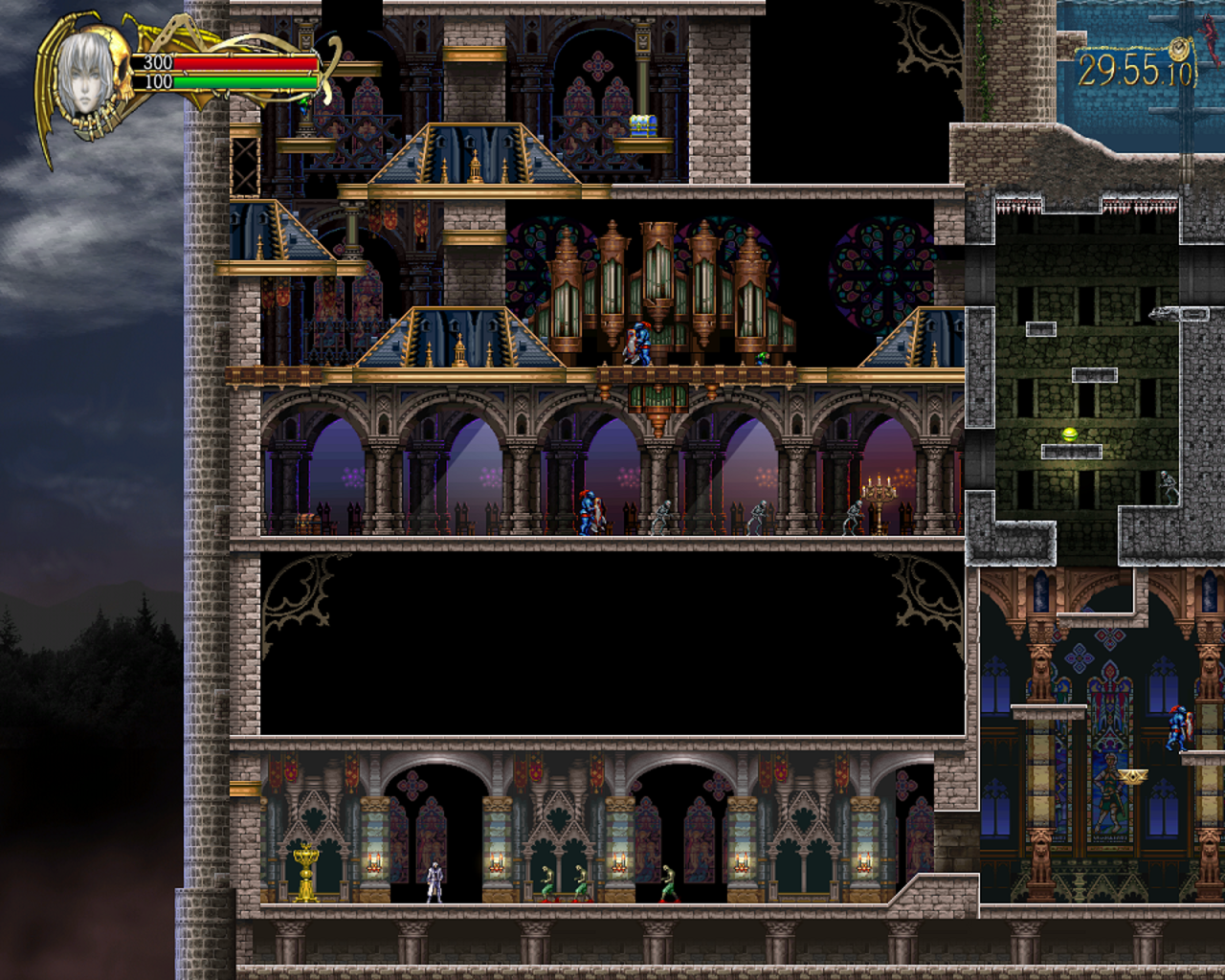Click the green gem in the stone shaft
This screenshot has width=1225, height=980.
tap(1069, 433)
